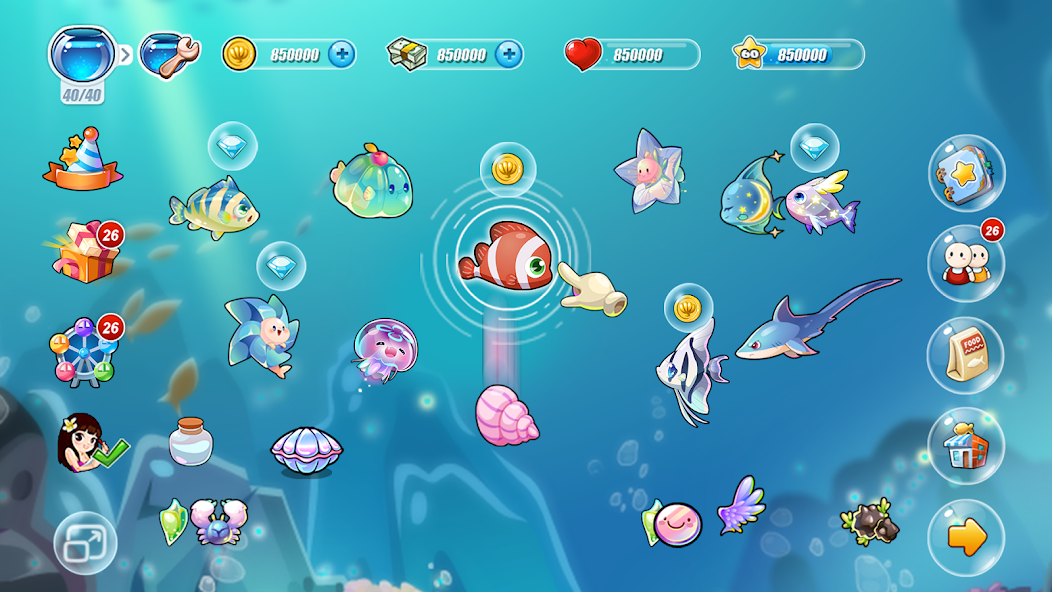This screenshot has width=1052, height=592.
Task: Collect the coin bubble above the angelfish
Action: (688, 309)
